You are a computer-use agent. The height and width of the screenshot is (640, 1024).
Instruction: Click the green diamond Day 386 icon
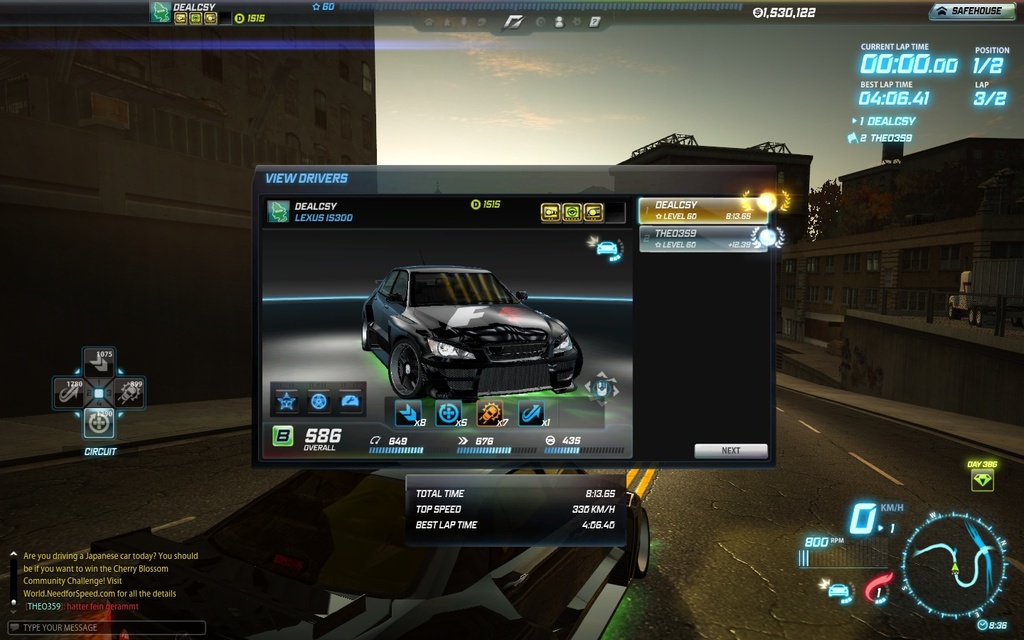[982, 480]
